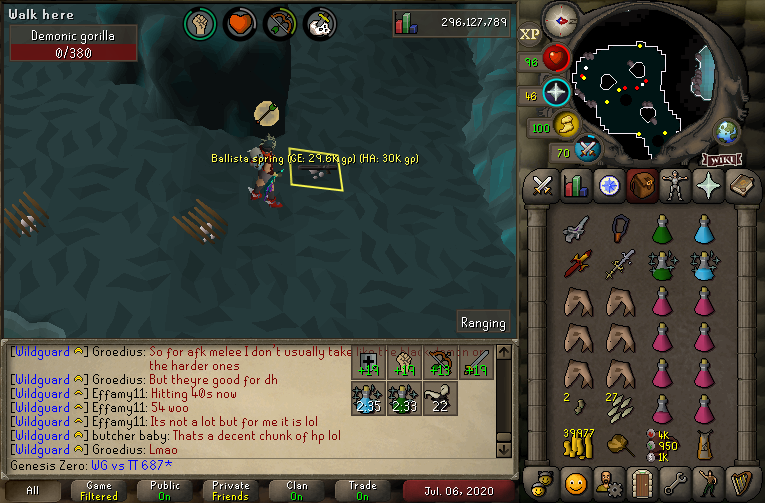Toggle run energy orb

(567, 125)
